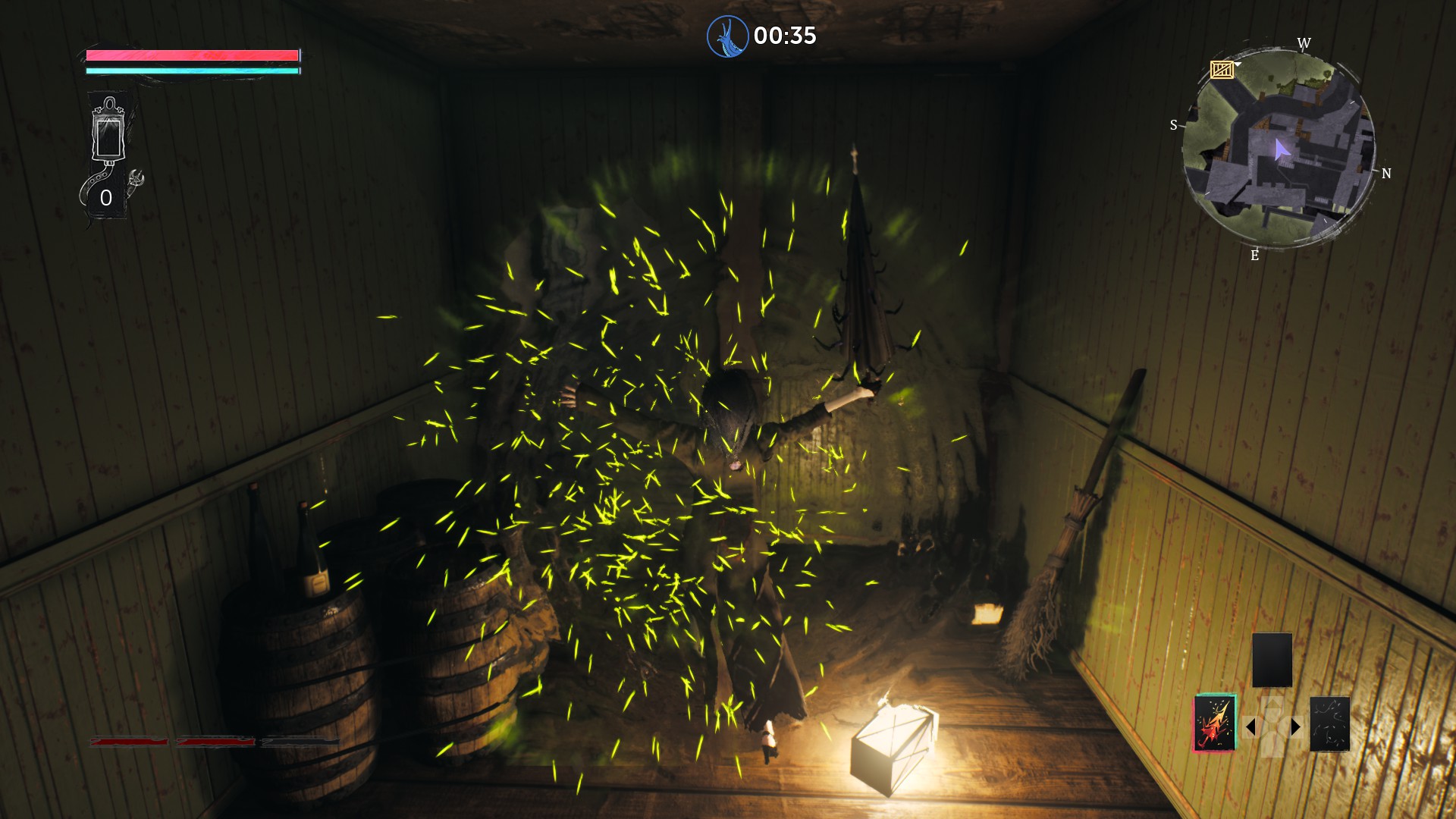Select the fiery umbrella card in the card slot

1214,723
